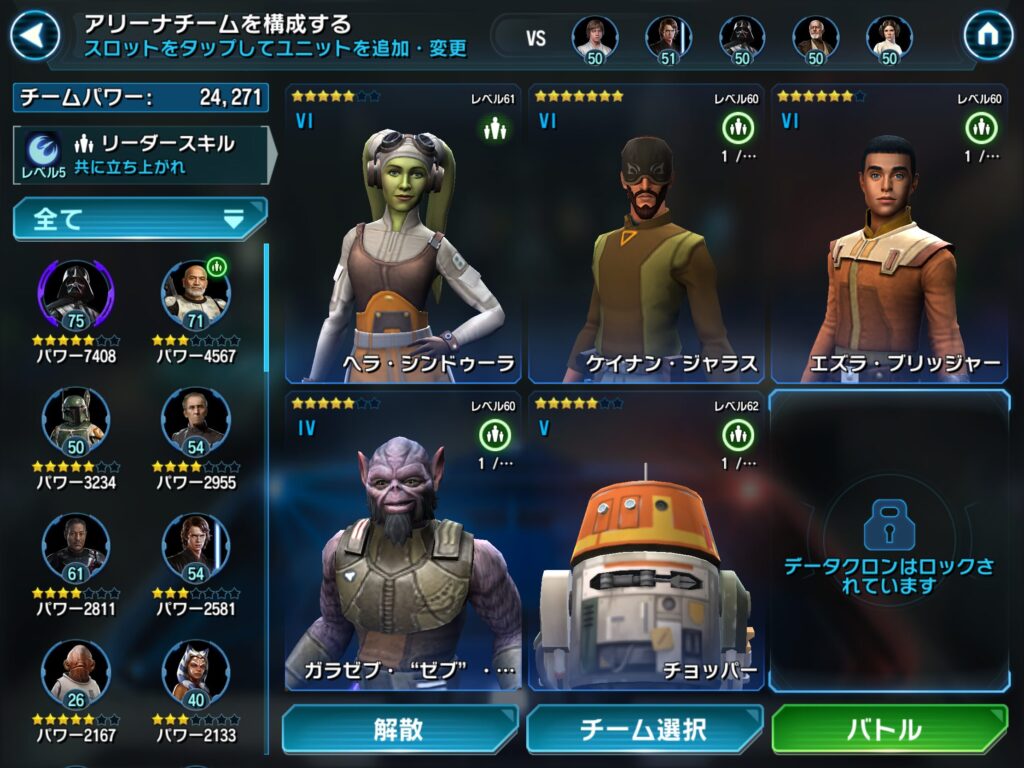
Task: Open チーム選択 team selection
Action: (645, 729)
